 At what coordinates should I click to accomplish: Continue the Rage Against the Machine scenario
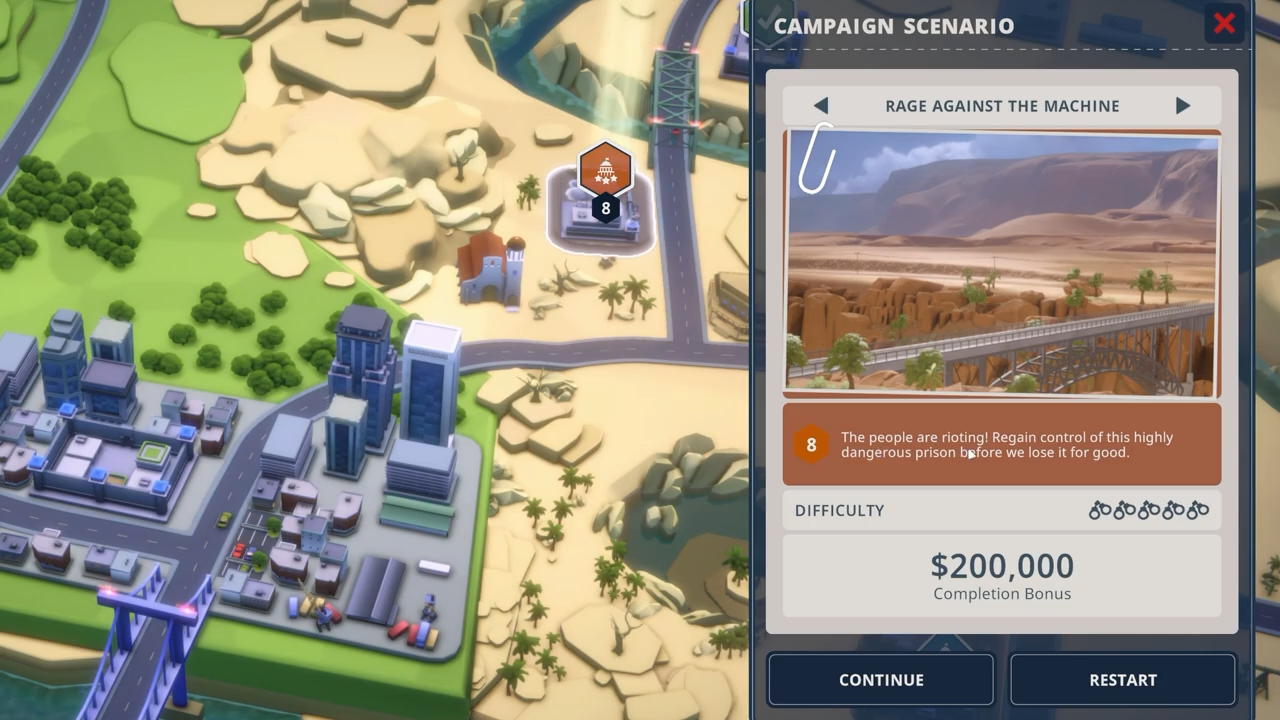(881, 680)
